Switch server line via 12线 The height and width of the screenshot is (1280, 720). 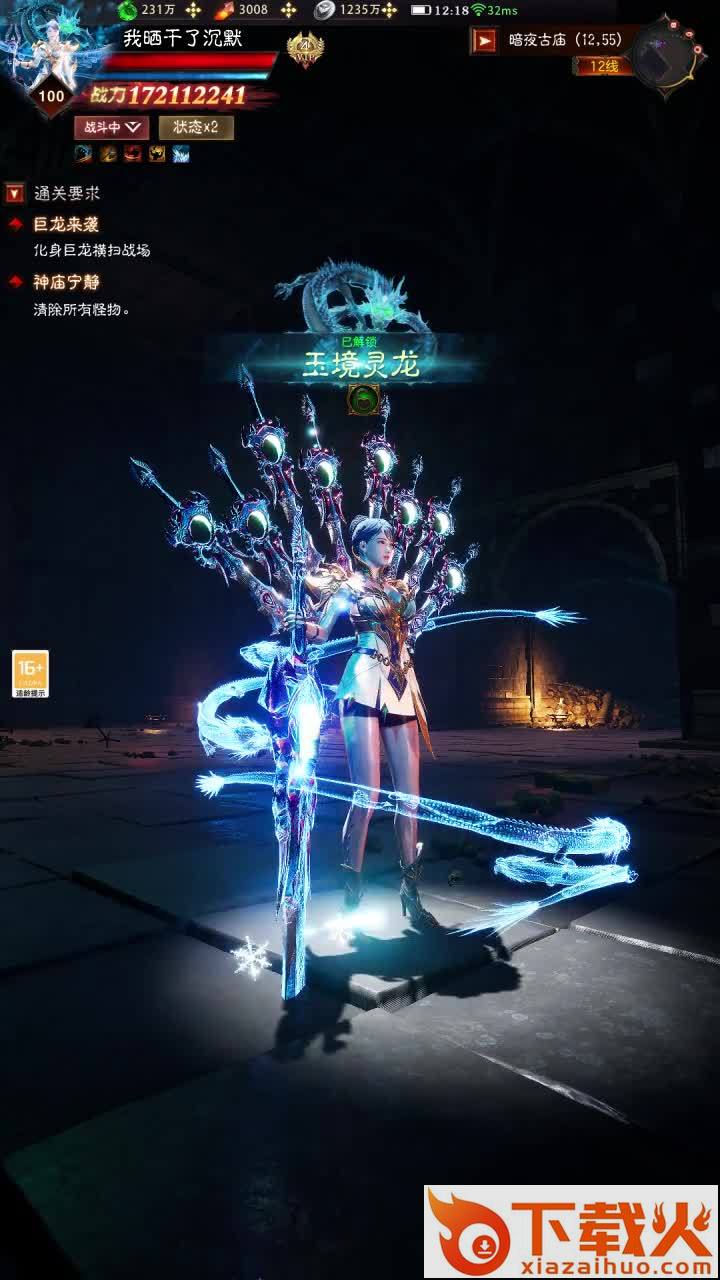[x=602, y=66]
